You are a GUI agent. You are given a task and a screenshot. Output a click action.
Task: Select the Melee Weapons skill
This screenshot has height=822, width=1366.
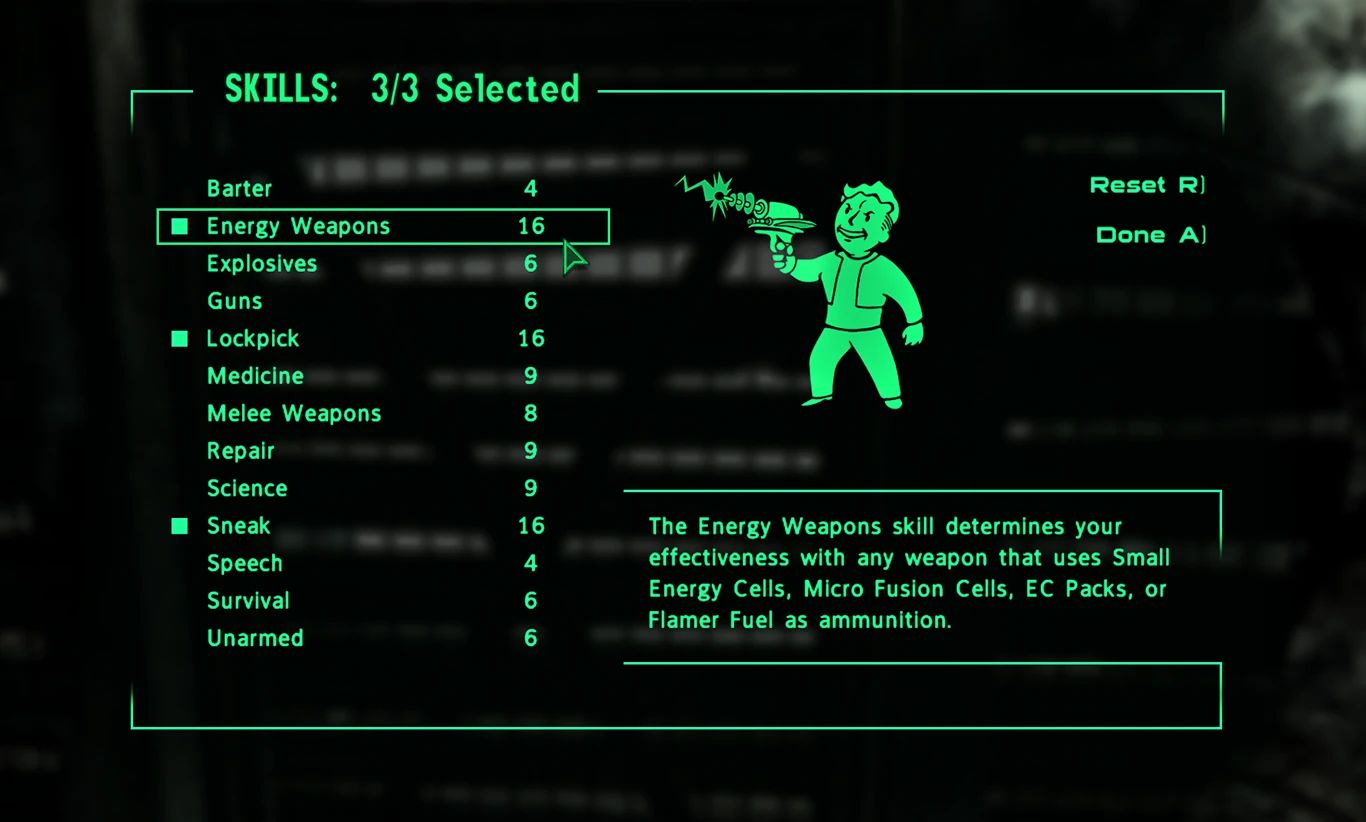(x=293, y=413)
